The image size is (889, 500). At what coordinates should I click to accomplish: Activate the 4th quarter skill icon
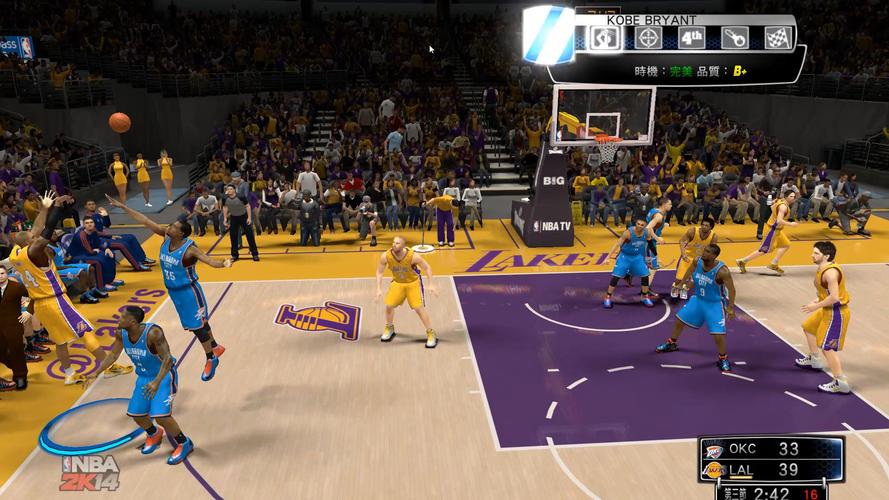point(691,38)
